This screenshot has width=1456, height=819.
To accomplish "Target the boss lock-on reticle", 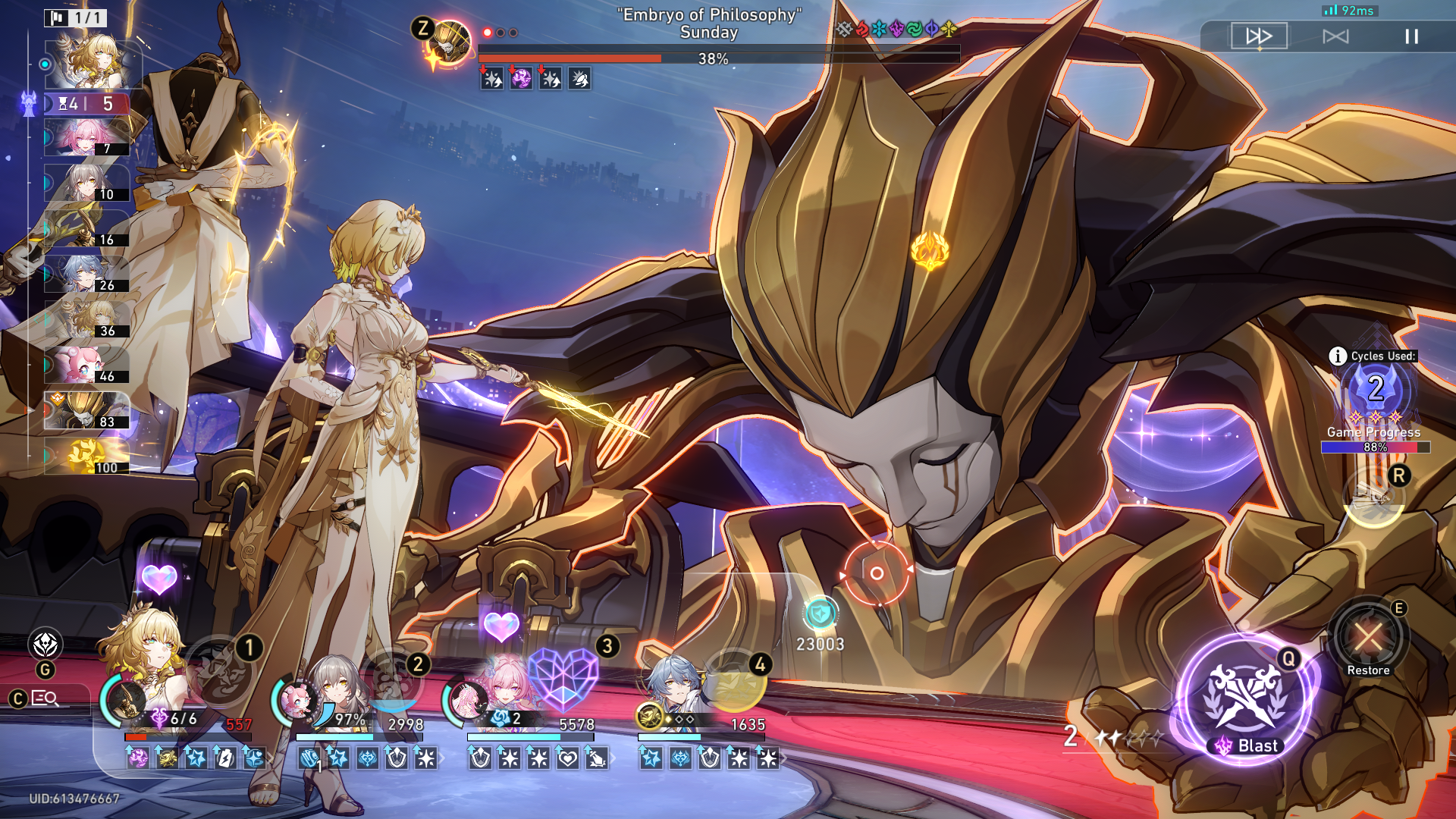I will click(876, 573).
